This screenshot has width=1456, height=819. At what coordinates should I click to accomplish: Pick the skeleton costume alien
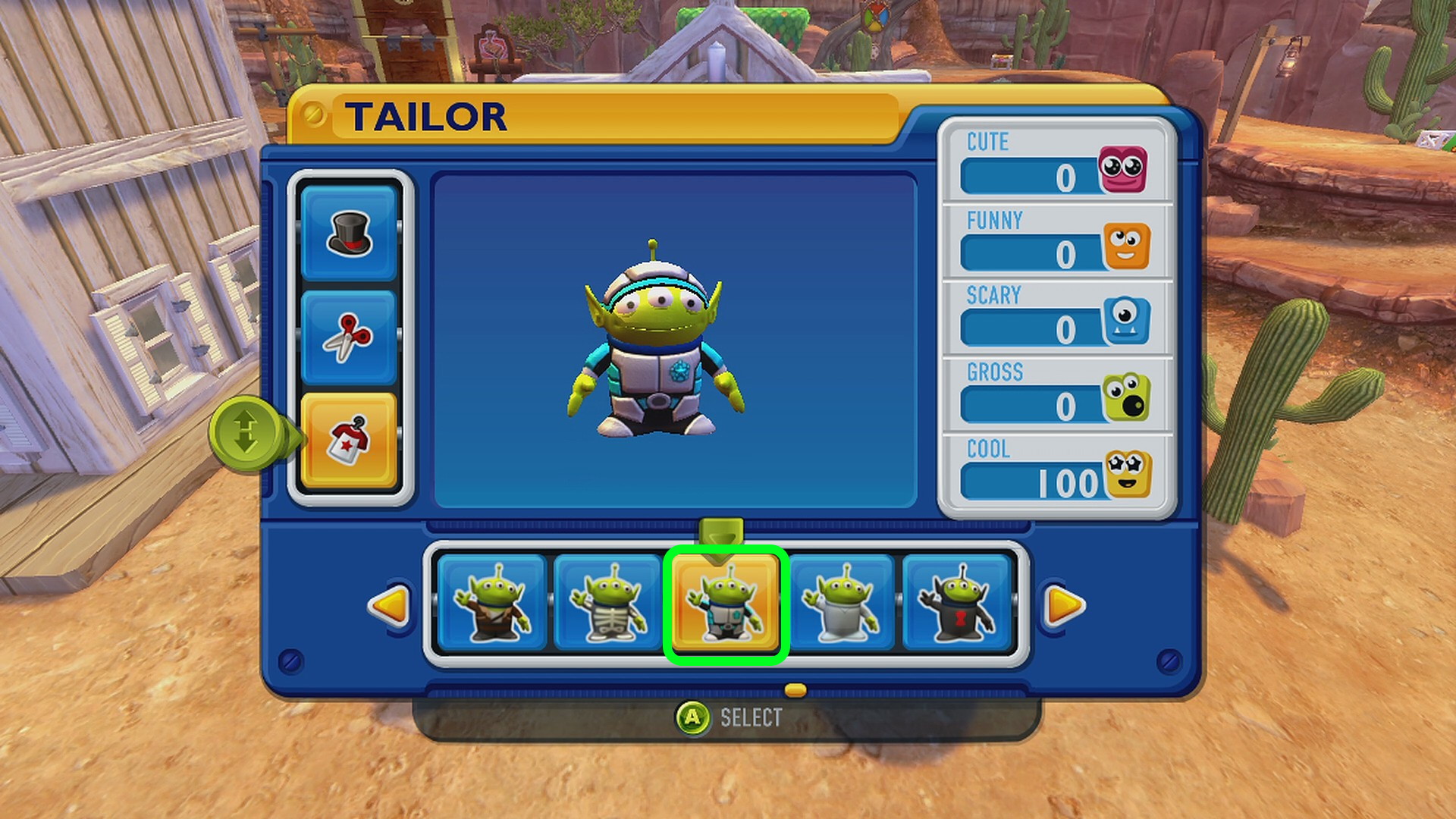coord(608,604)
